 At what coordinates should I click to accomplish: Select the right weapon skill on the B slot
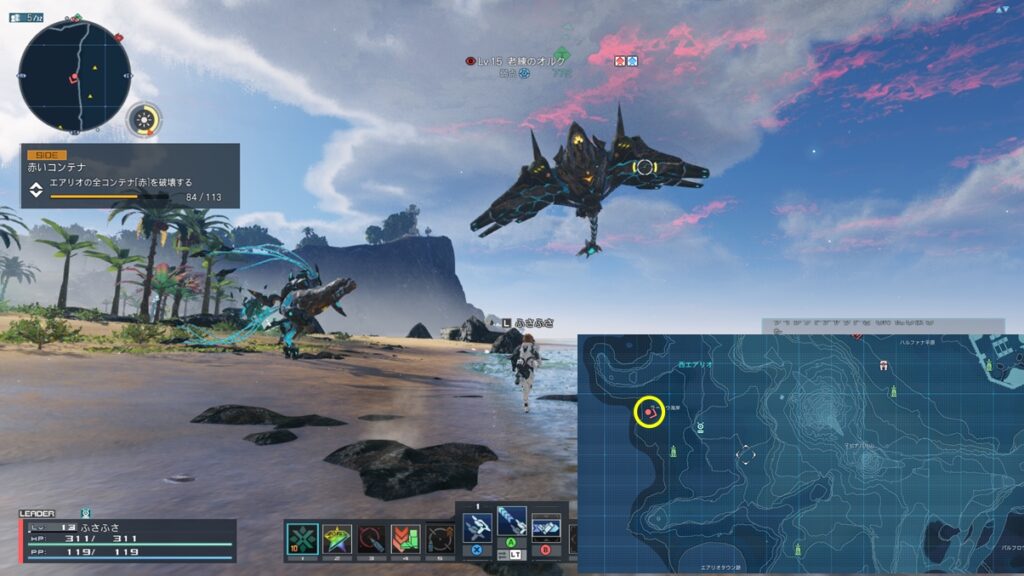(545, 527)
